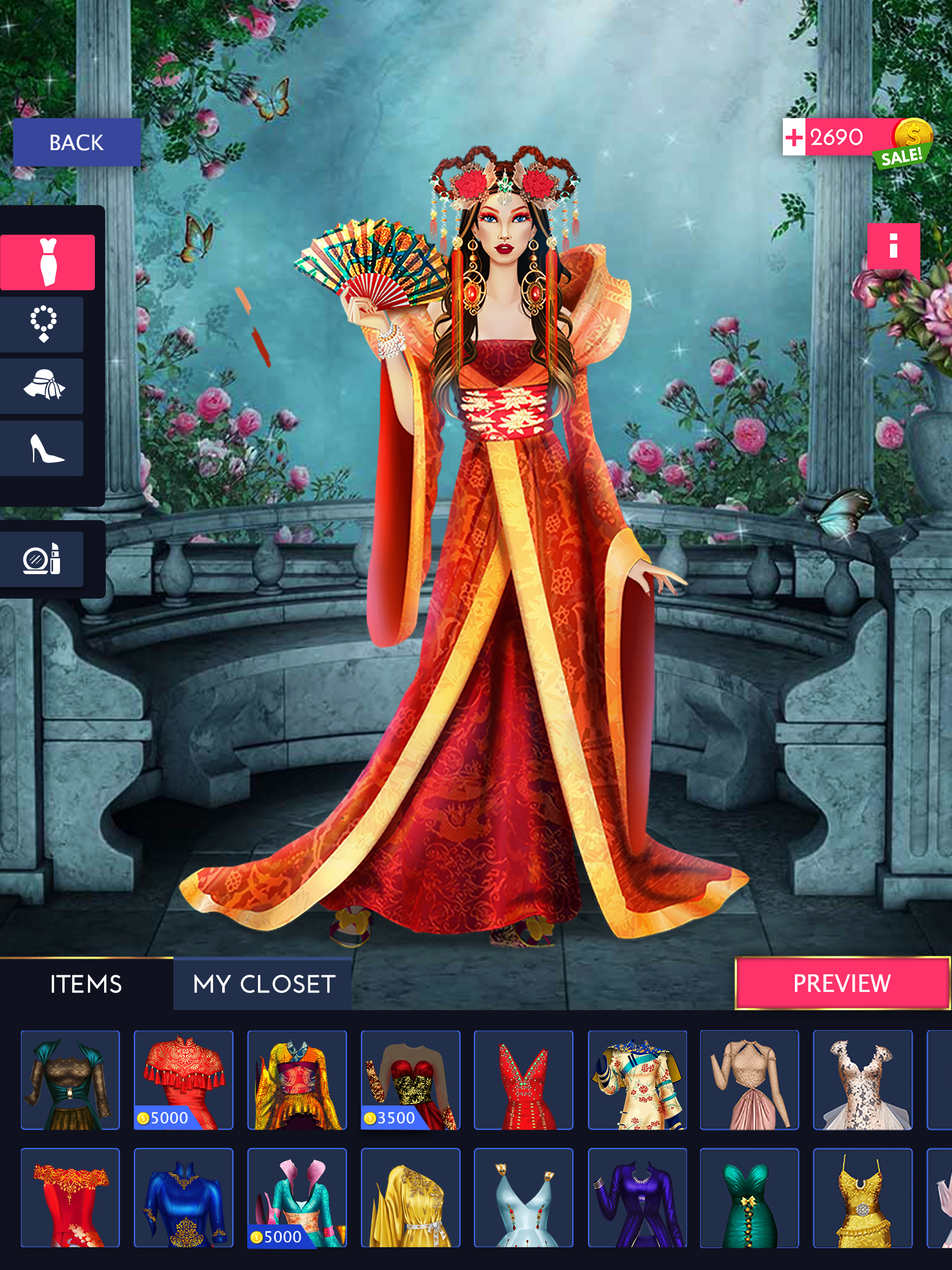Open the MY CLOSET tab

coord(264,984)
